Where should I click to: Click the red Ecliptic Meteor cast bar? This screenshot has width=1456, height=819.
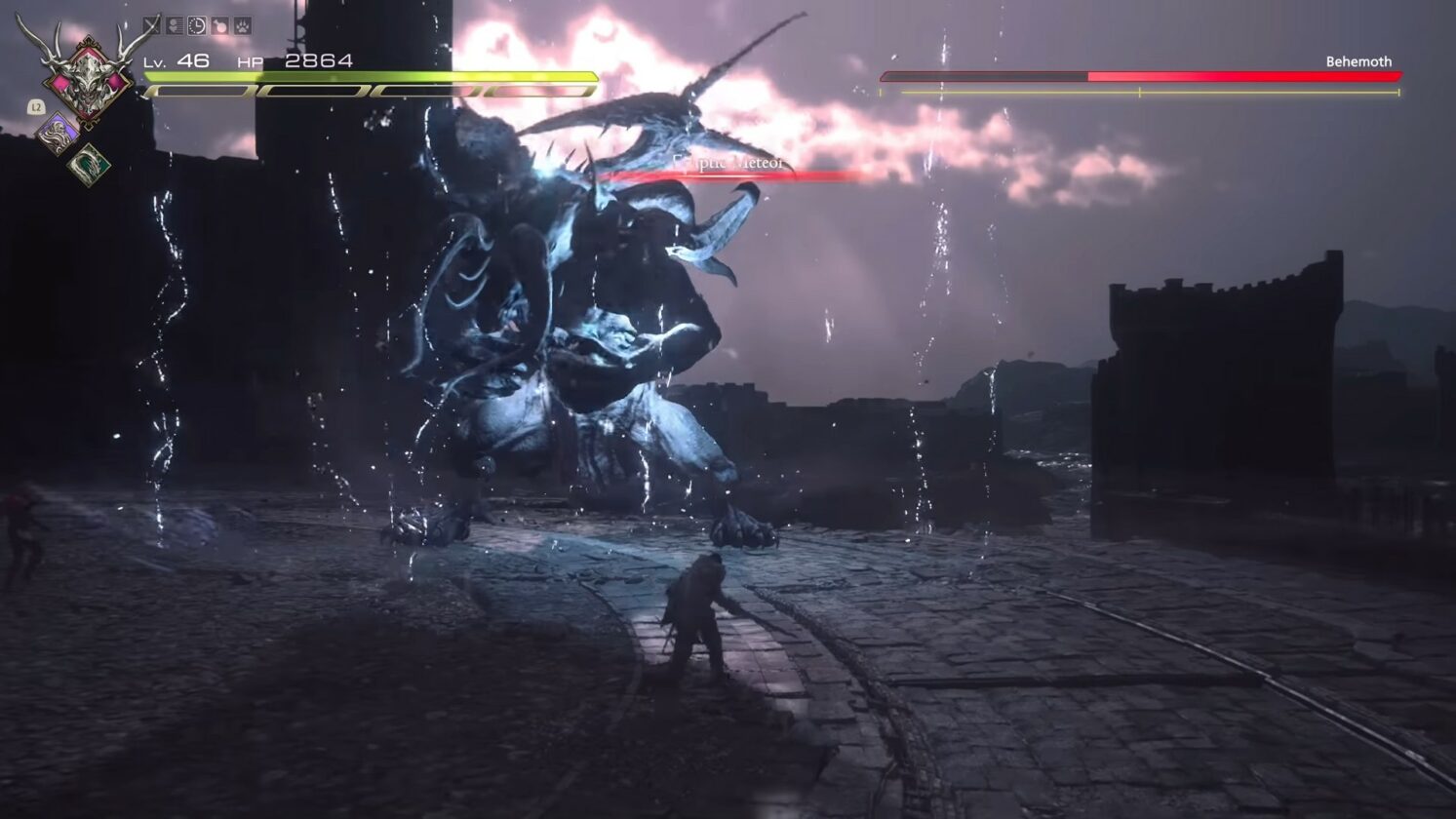(726, 177)
